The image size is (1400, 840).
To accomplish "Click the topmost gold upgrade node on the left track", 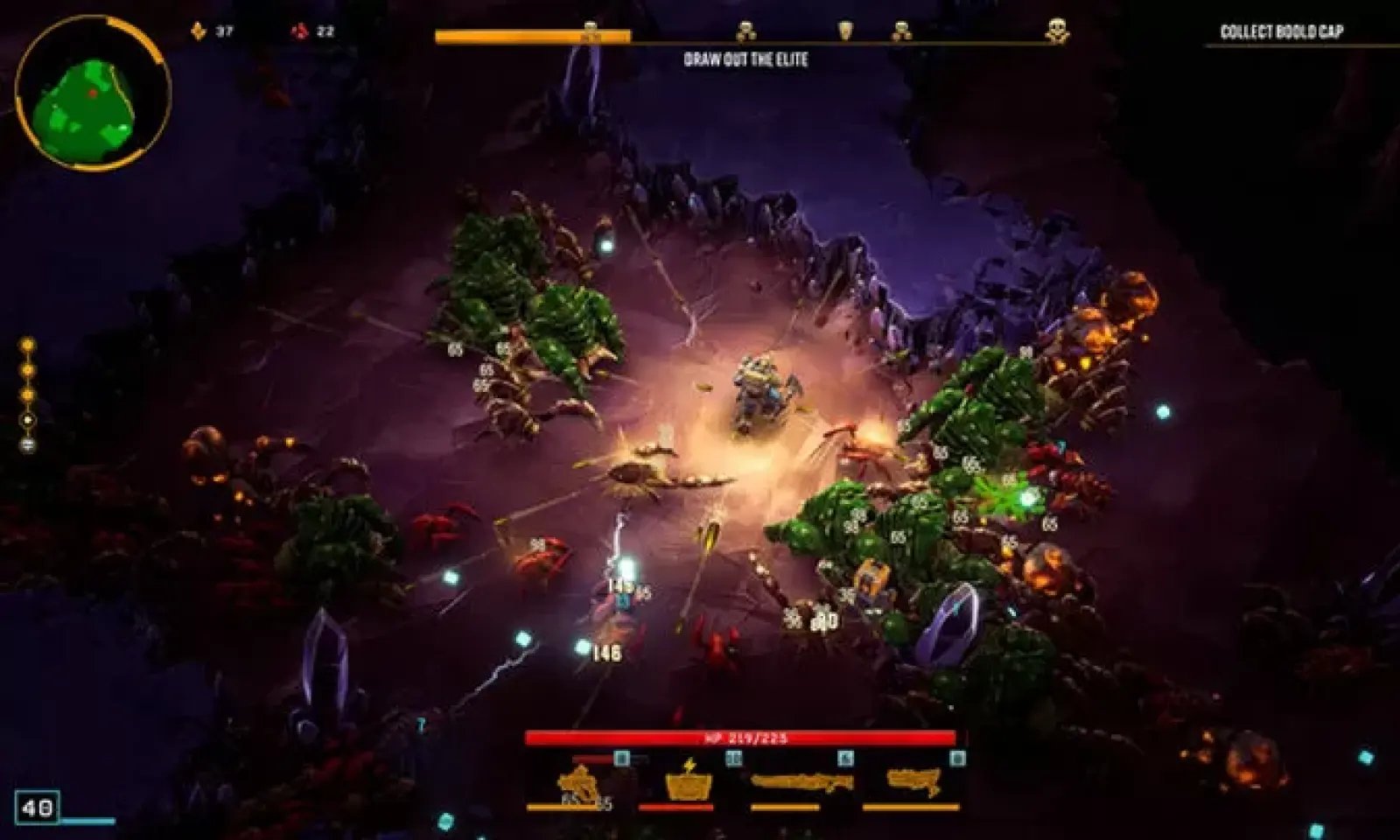I will coord(27,345).
